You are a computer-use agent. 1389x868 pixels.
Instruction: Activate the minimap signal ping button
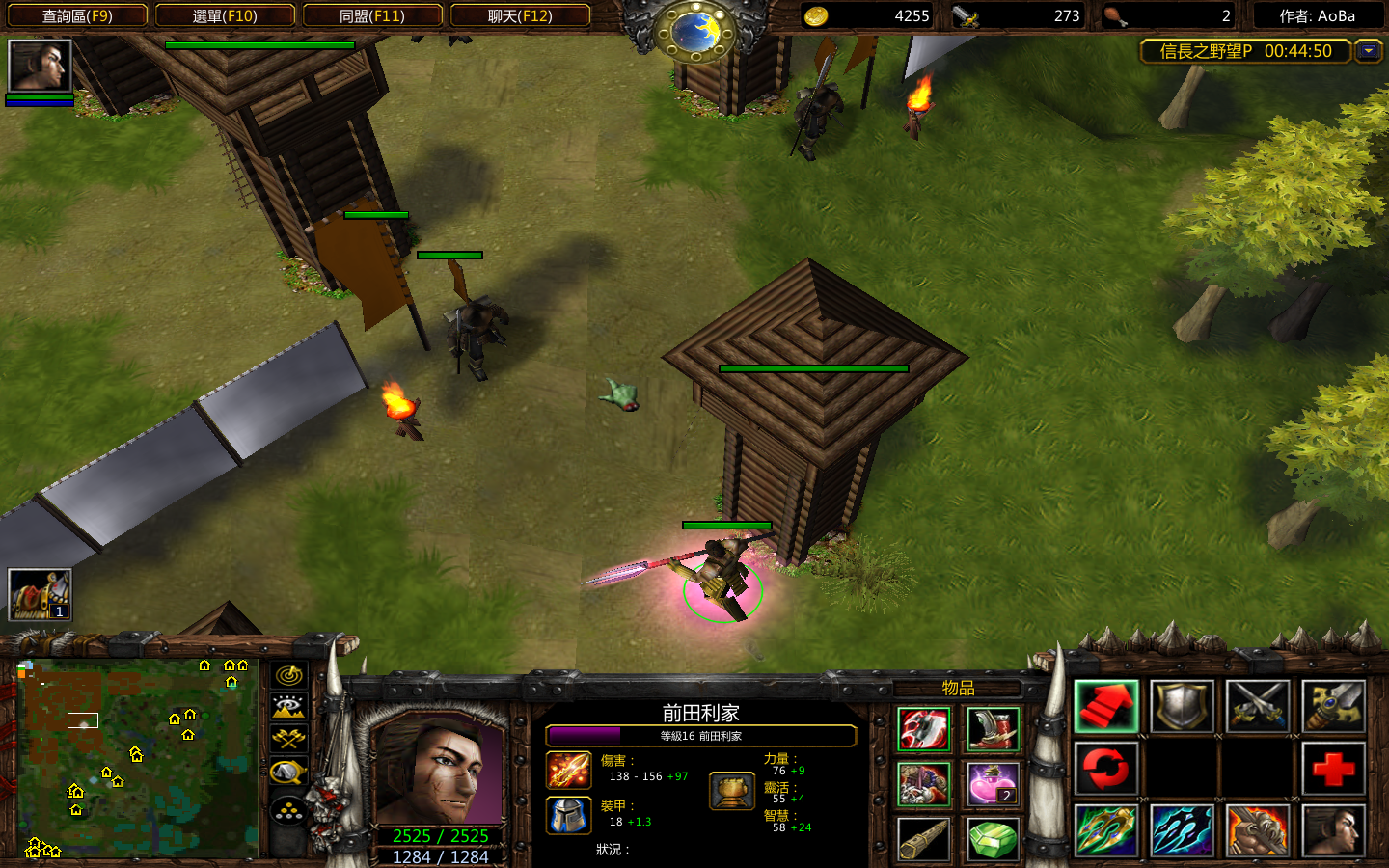pos(289,675)
